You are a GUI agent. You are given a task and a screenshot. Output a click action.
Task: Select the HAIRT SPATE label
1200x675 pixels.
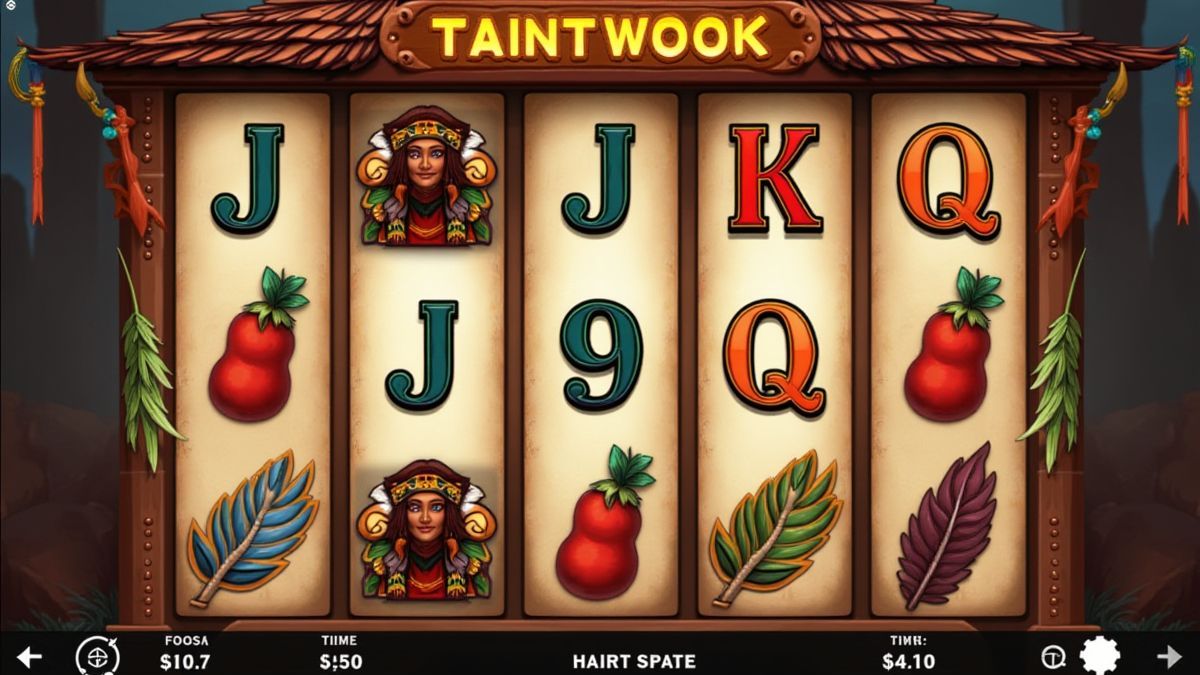[x=634, y=661]
